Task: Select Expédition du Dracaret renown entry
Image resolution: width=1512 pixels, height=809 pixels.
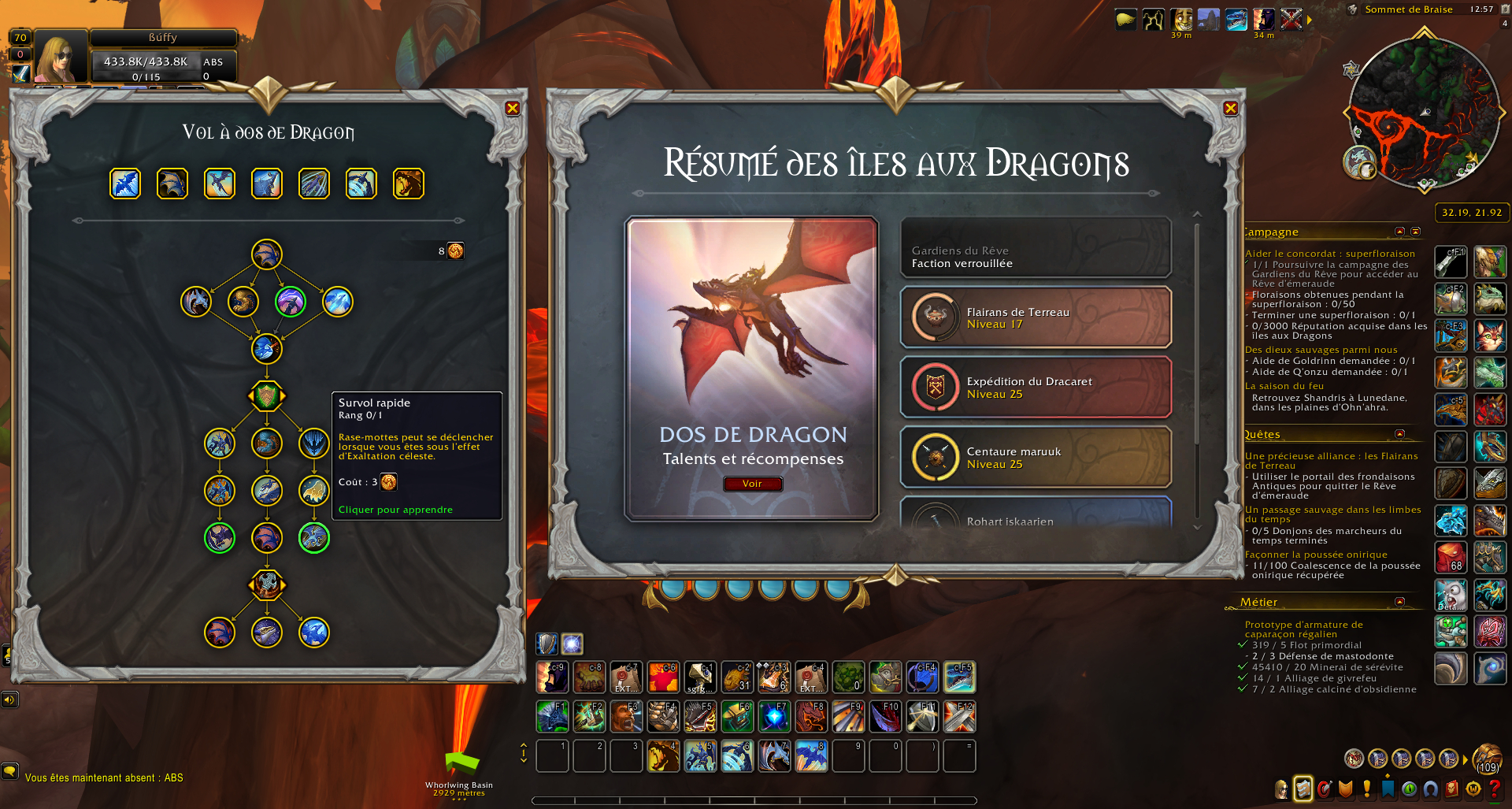Action: tap(1036, 388)
